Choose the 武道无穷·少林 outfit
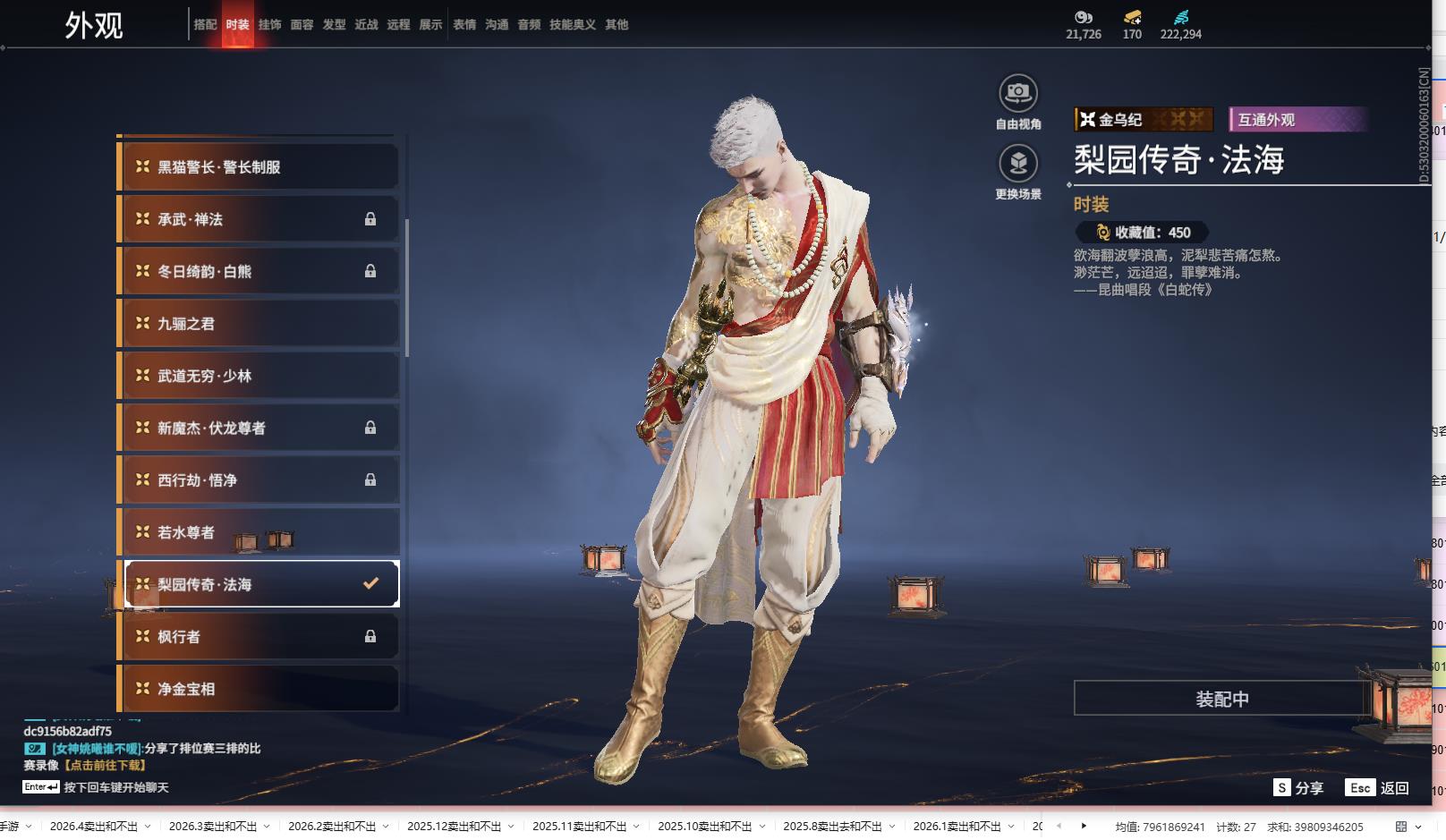The width and height of the screenshot is (1446, 840). pyautogui.click(x=259, y=376)
